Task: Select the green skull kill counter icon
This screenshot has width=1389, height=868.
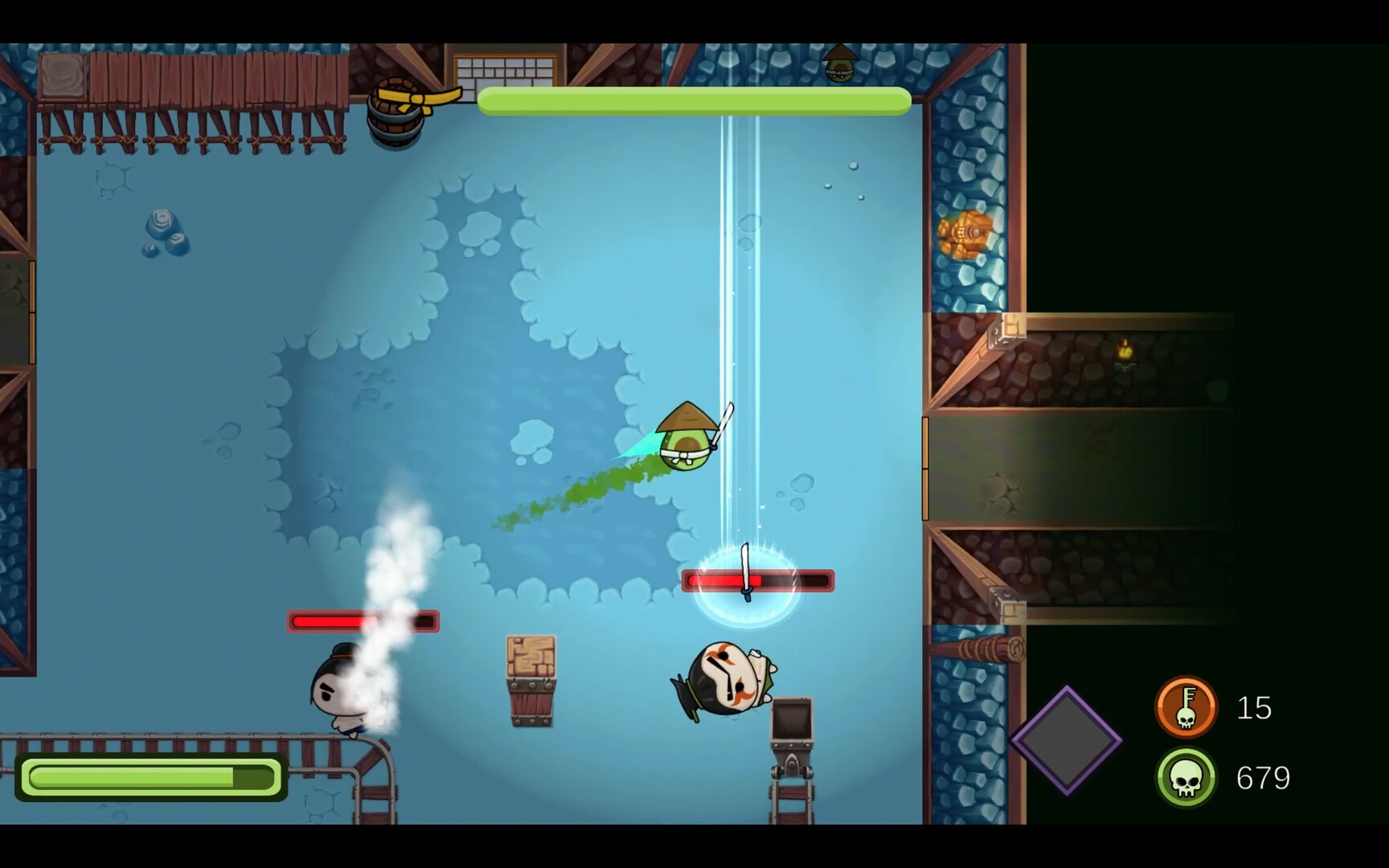Action: pyautogui.click(x=1186, y=777)
